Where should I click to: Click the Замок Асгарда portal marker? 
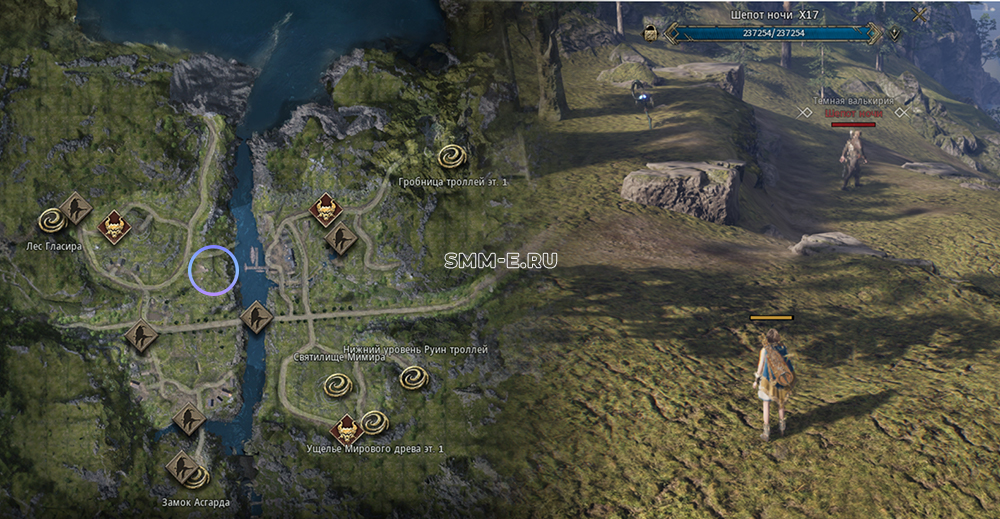click(x=197, y=476)
